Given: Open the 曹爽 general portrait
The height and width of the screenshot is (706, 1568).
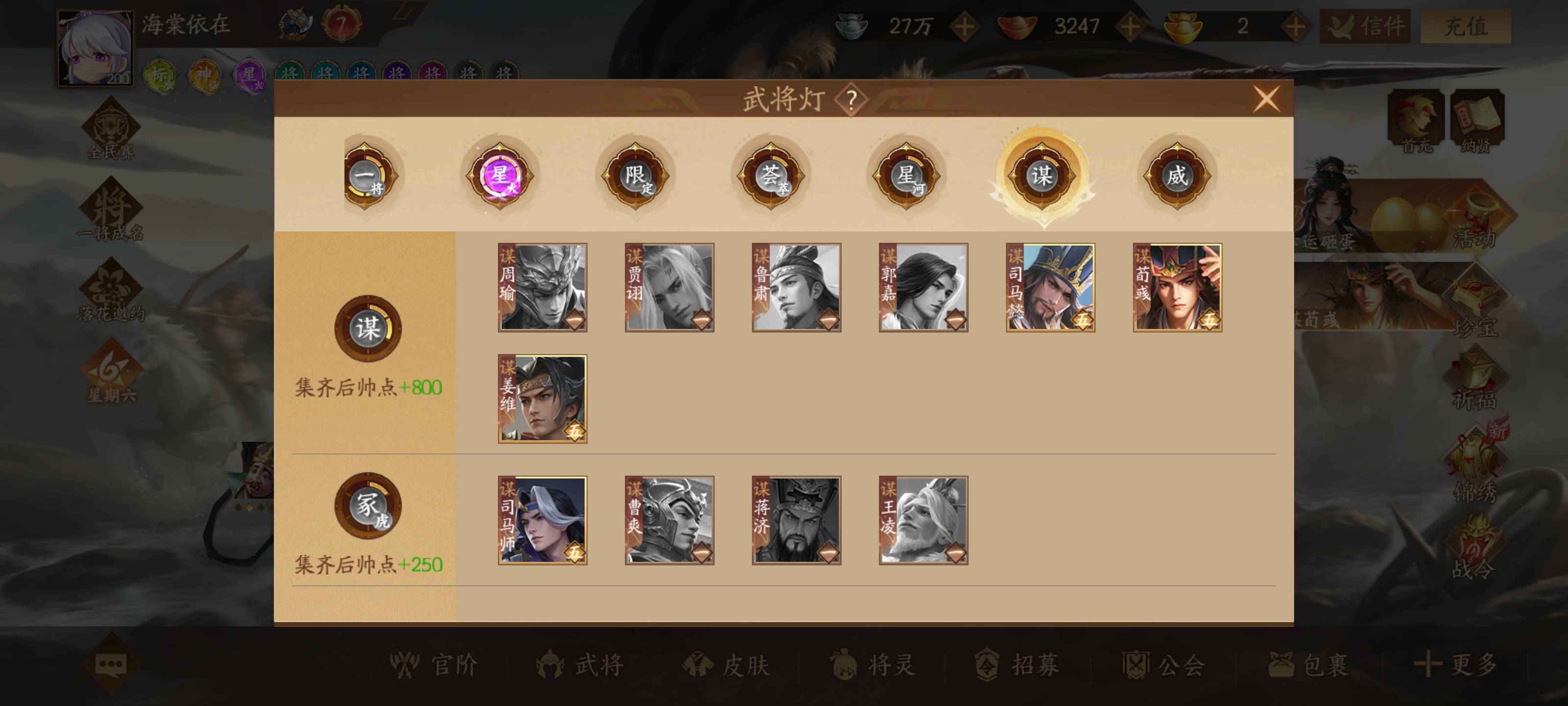Looking at the screenshot, I should tap(669, 520).
